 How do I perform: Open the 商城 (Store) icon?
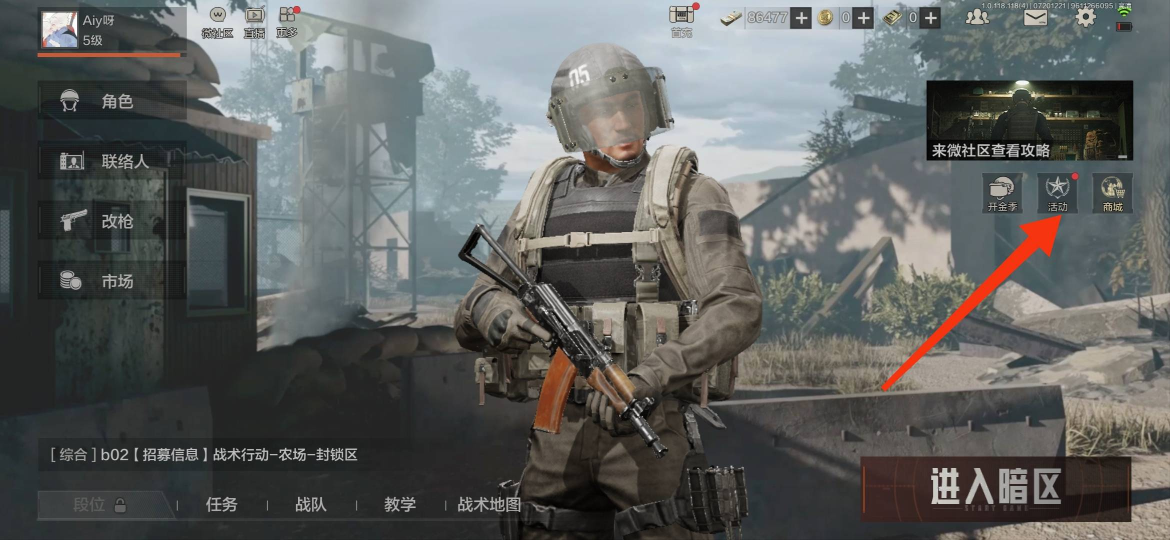pyautogui.click(x=1112, y=192)
